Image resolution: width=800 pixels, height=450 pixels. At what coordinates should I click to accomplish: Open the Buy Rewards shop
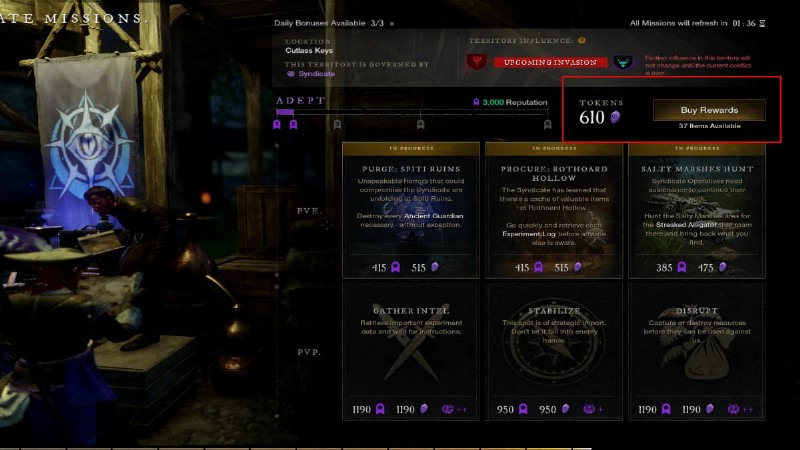coord(709,110)
